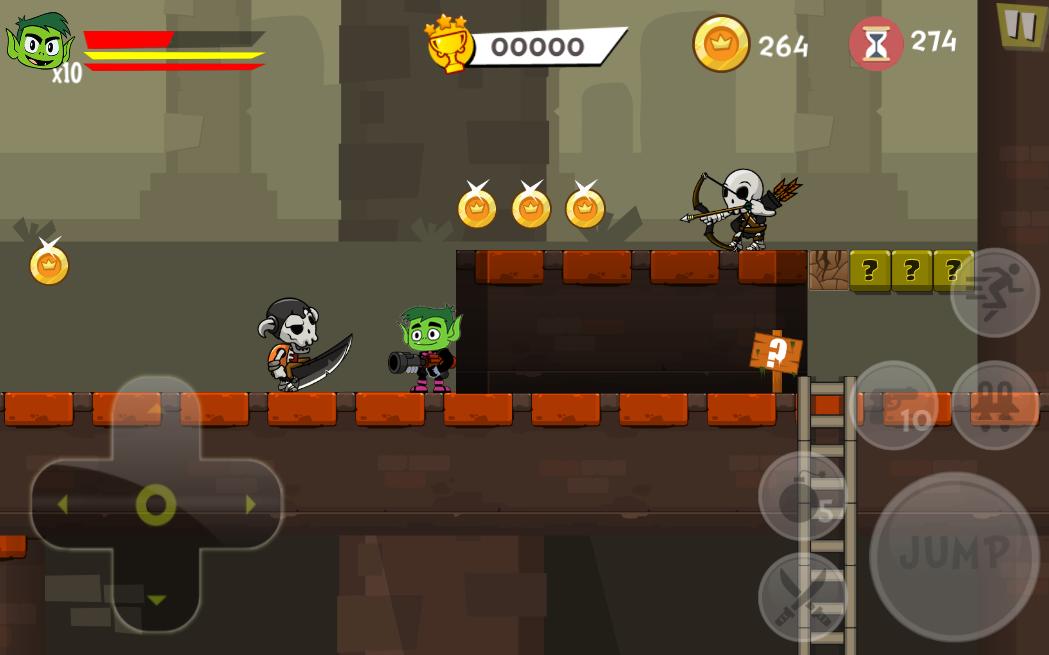
Task: Tap the D-pad down arrow
Action: click(156, 600)
